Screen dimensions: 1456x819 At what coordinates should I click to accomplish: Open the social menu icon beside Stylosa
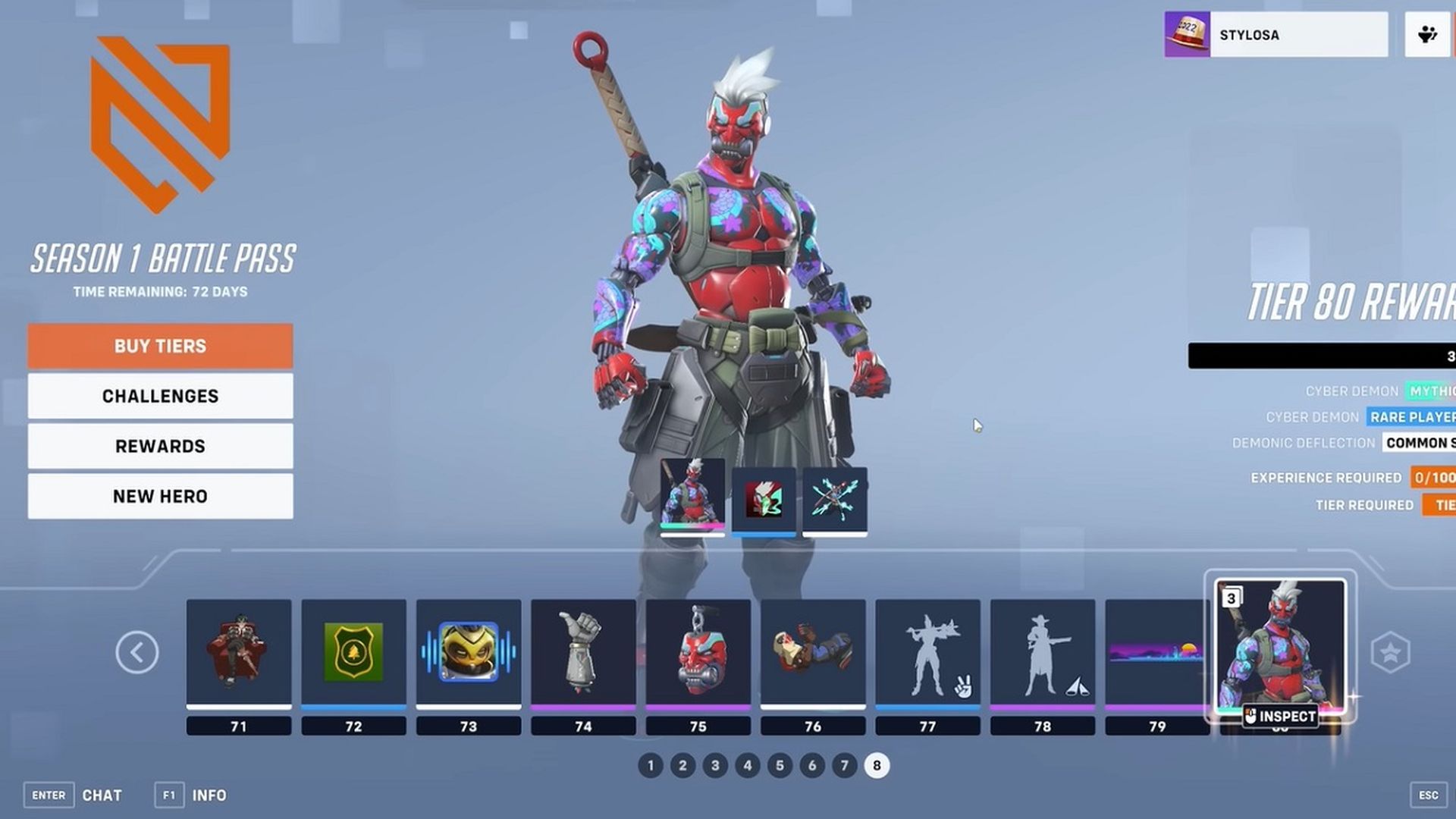point(1428,35)
